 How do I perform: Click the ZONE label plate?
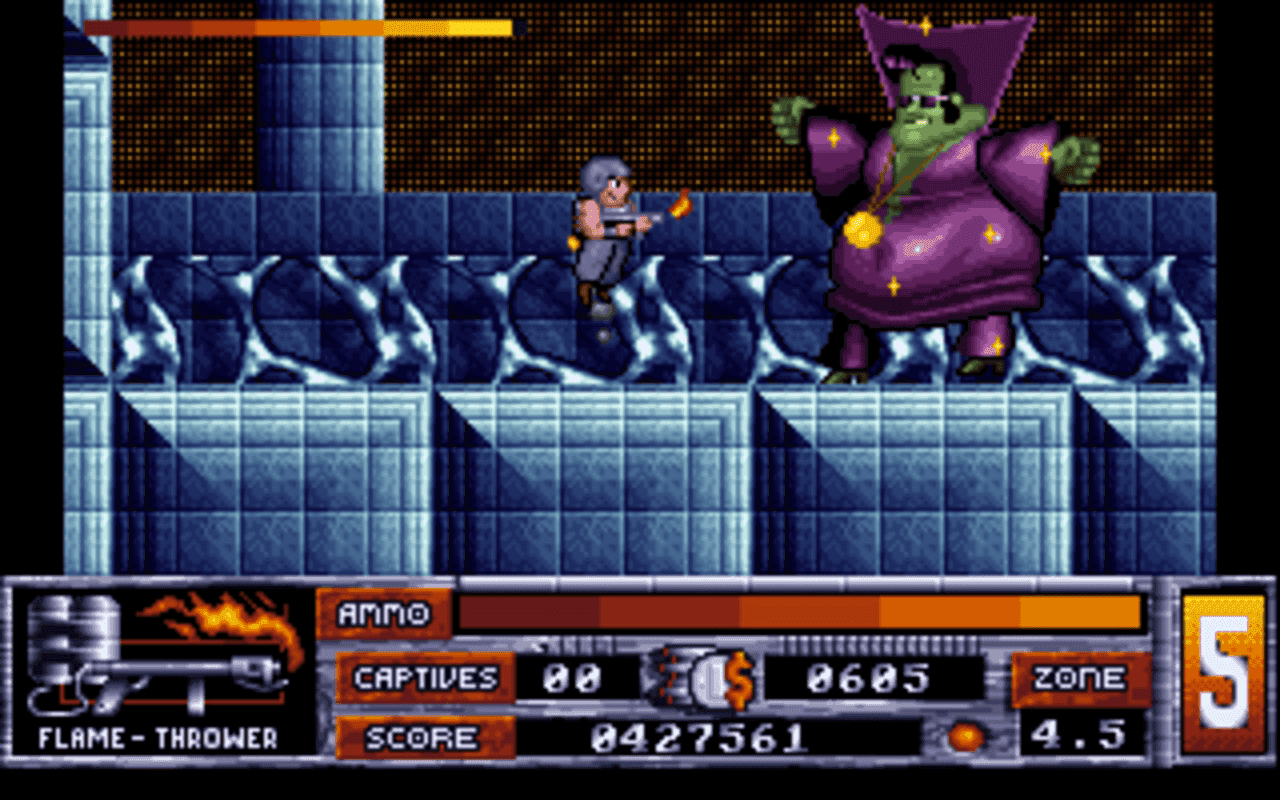click(x=1083, y=677)
